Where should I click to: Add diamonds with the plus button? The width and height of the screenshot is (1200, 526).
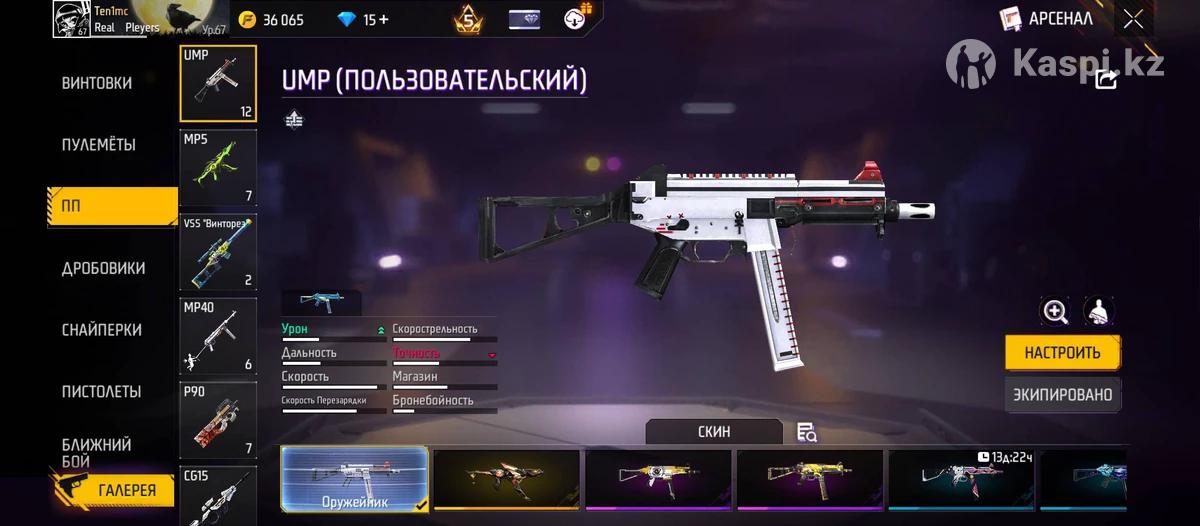384,19
